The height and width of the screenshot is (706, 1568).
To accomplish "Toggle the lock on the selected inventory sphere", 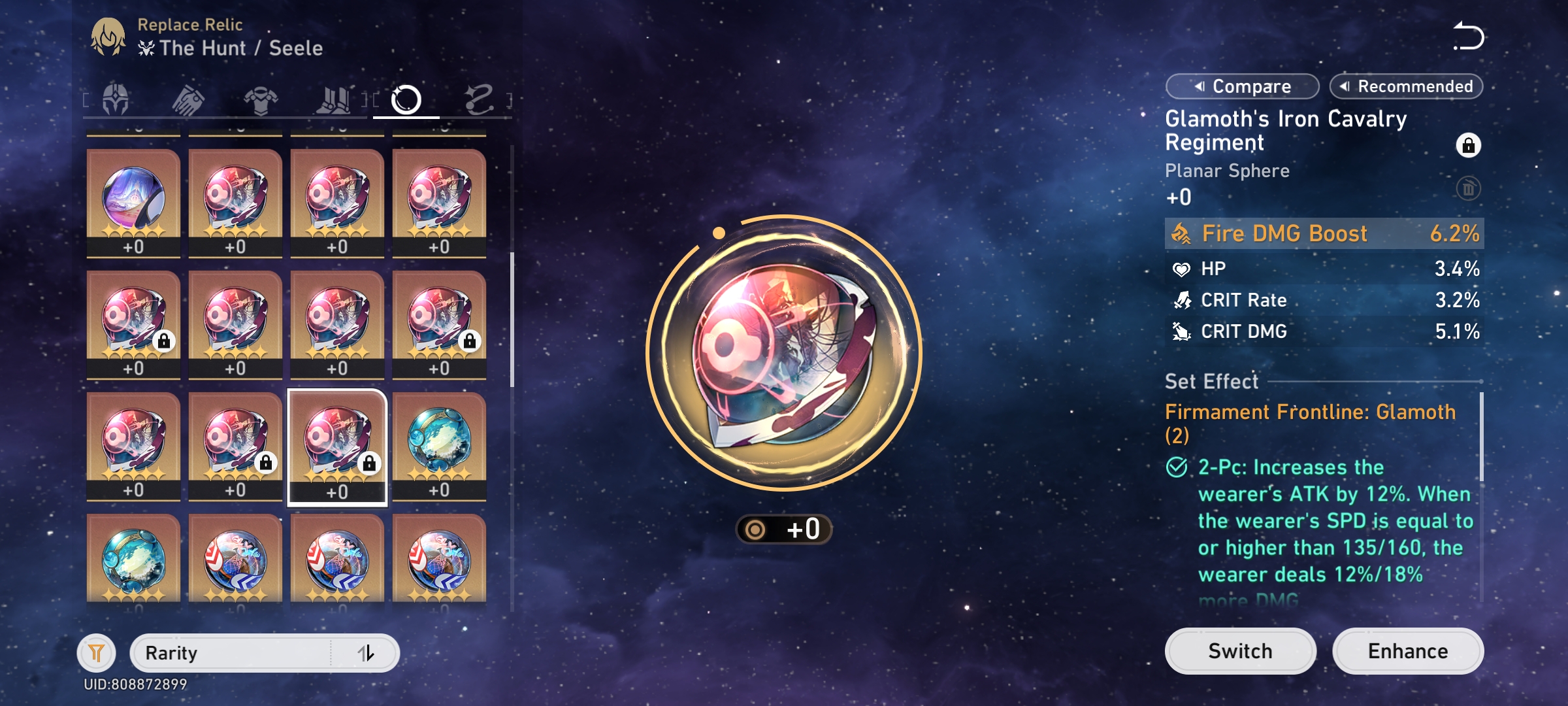I will (x=370, y=463).
